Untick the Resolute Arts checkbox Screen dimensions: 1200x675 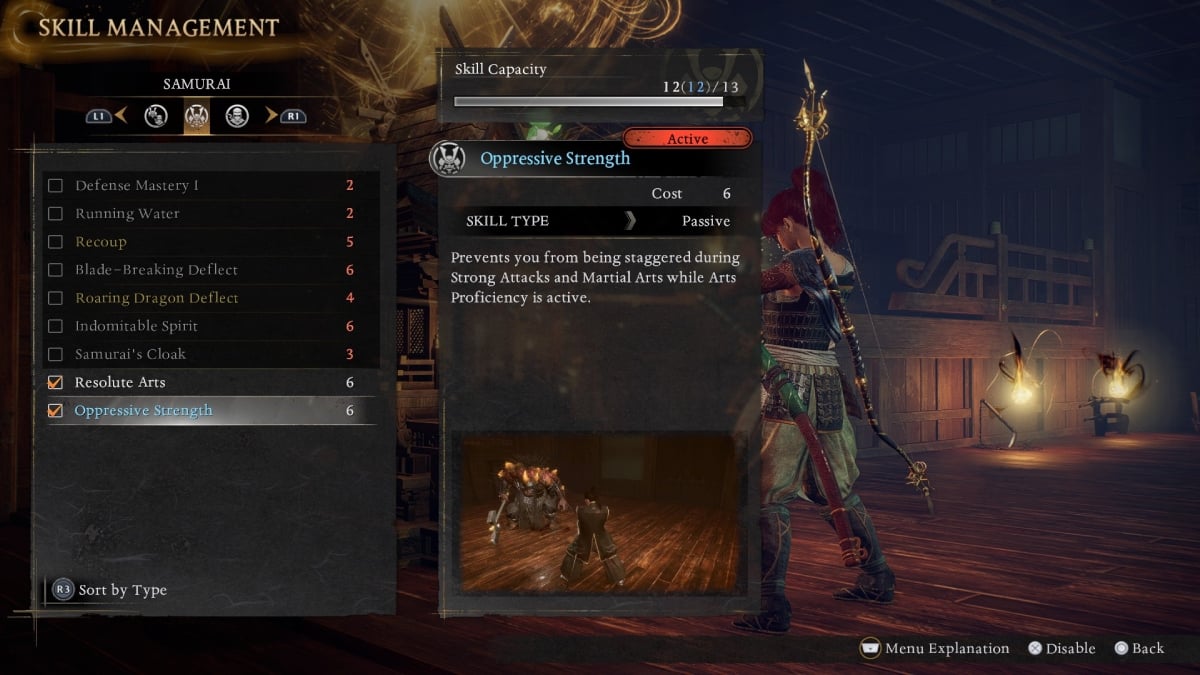tap(56, 383)
